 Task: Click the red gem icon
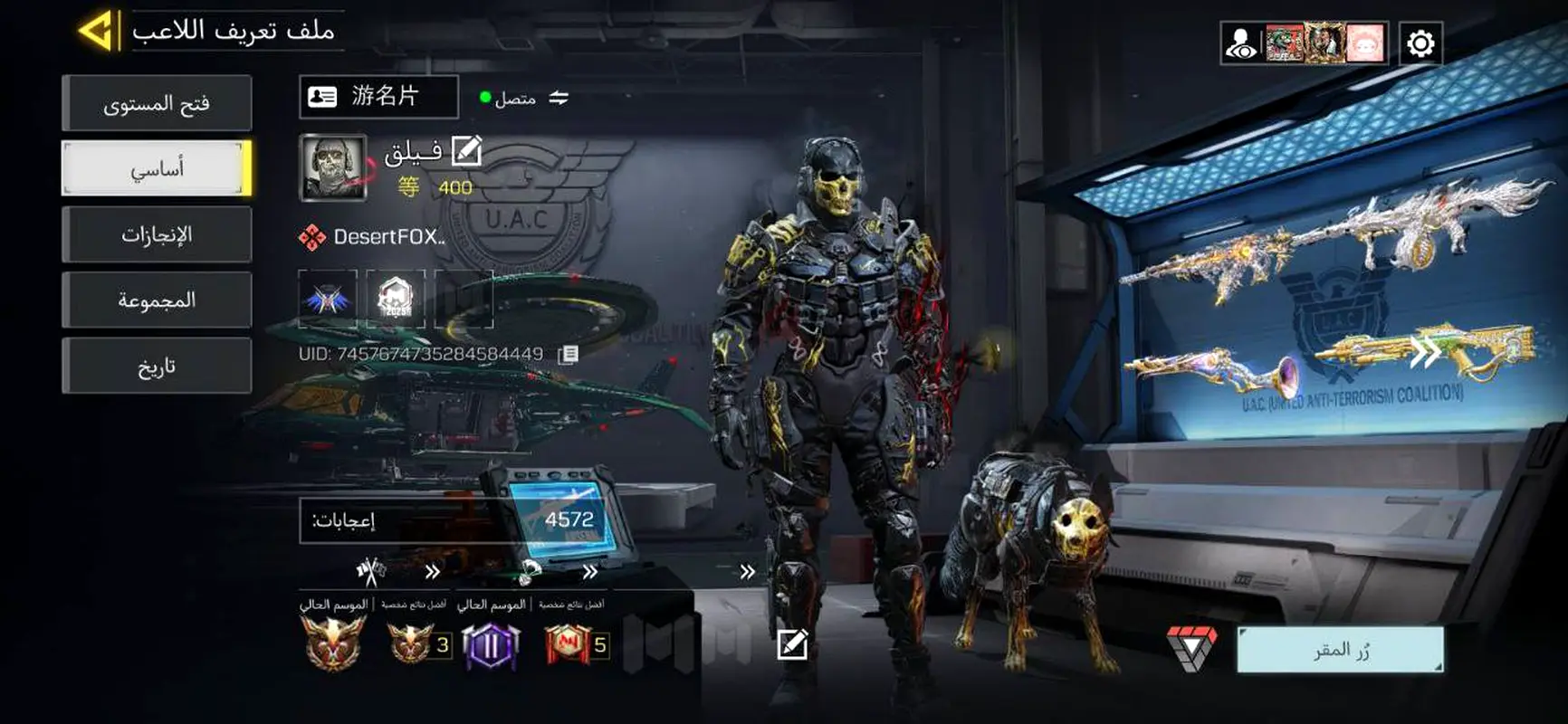[x=1191, y=648]
